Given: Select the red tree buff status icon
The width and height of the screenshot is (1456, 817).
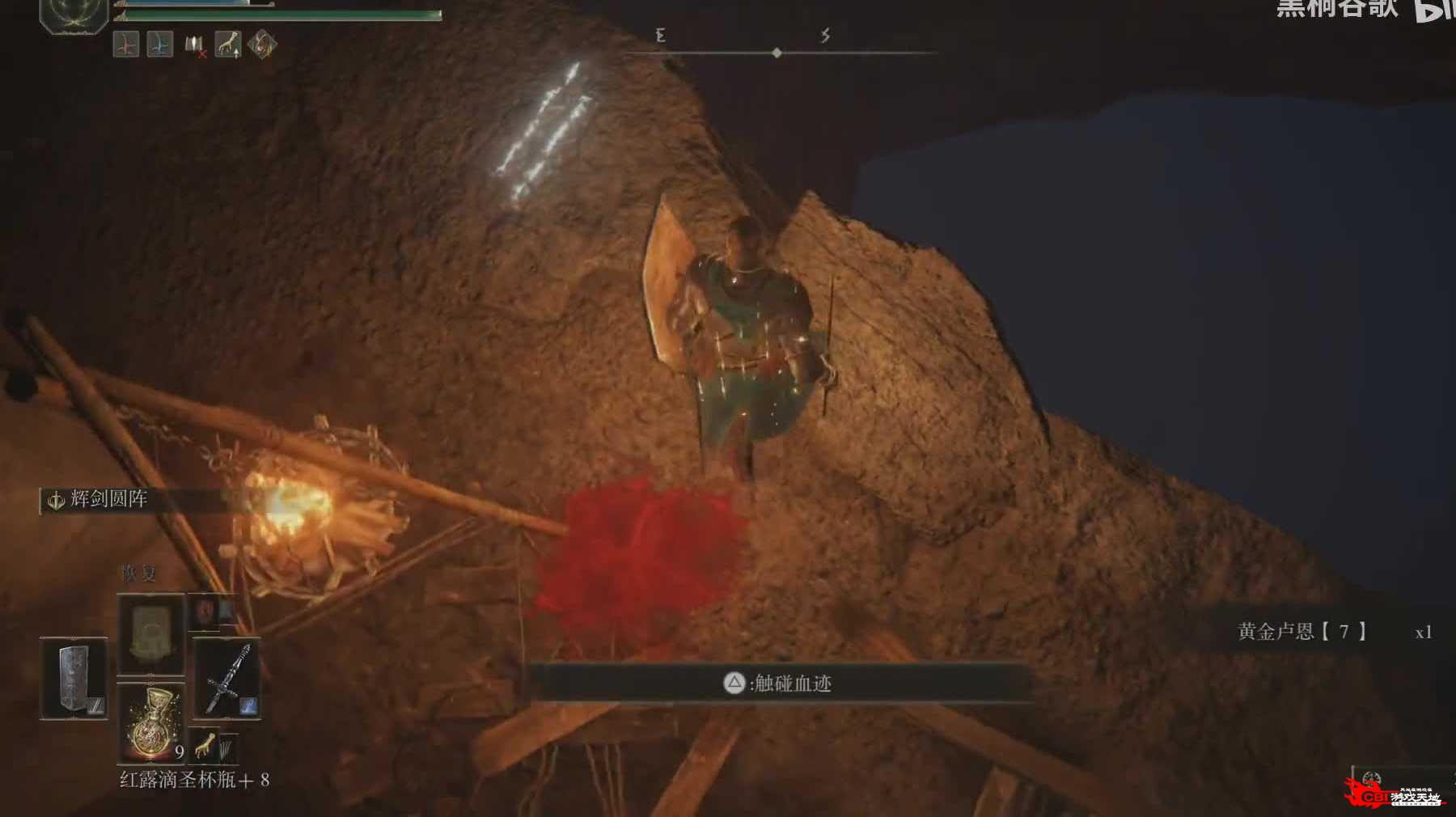Looking at the screenshot, I should 126,44.
